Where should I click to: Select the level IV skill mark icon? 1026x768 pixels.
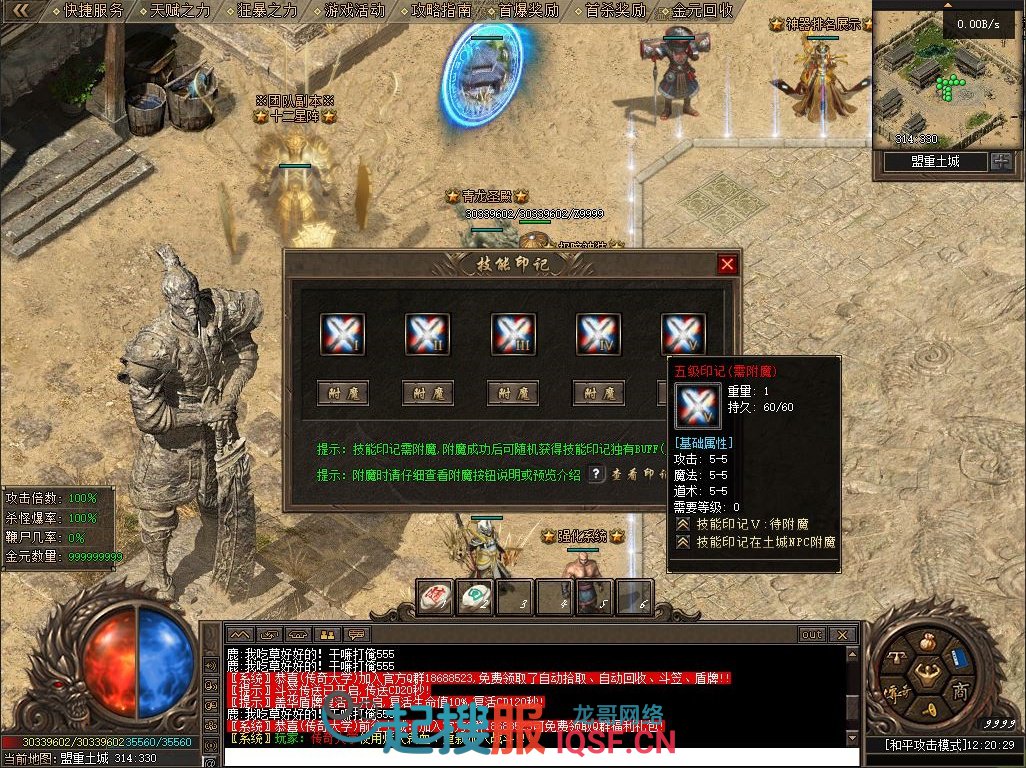[598, 334]
